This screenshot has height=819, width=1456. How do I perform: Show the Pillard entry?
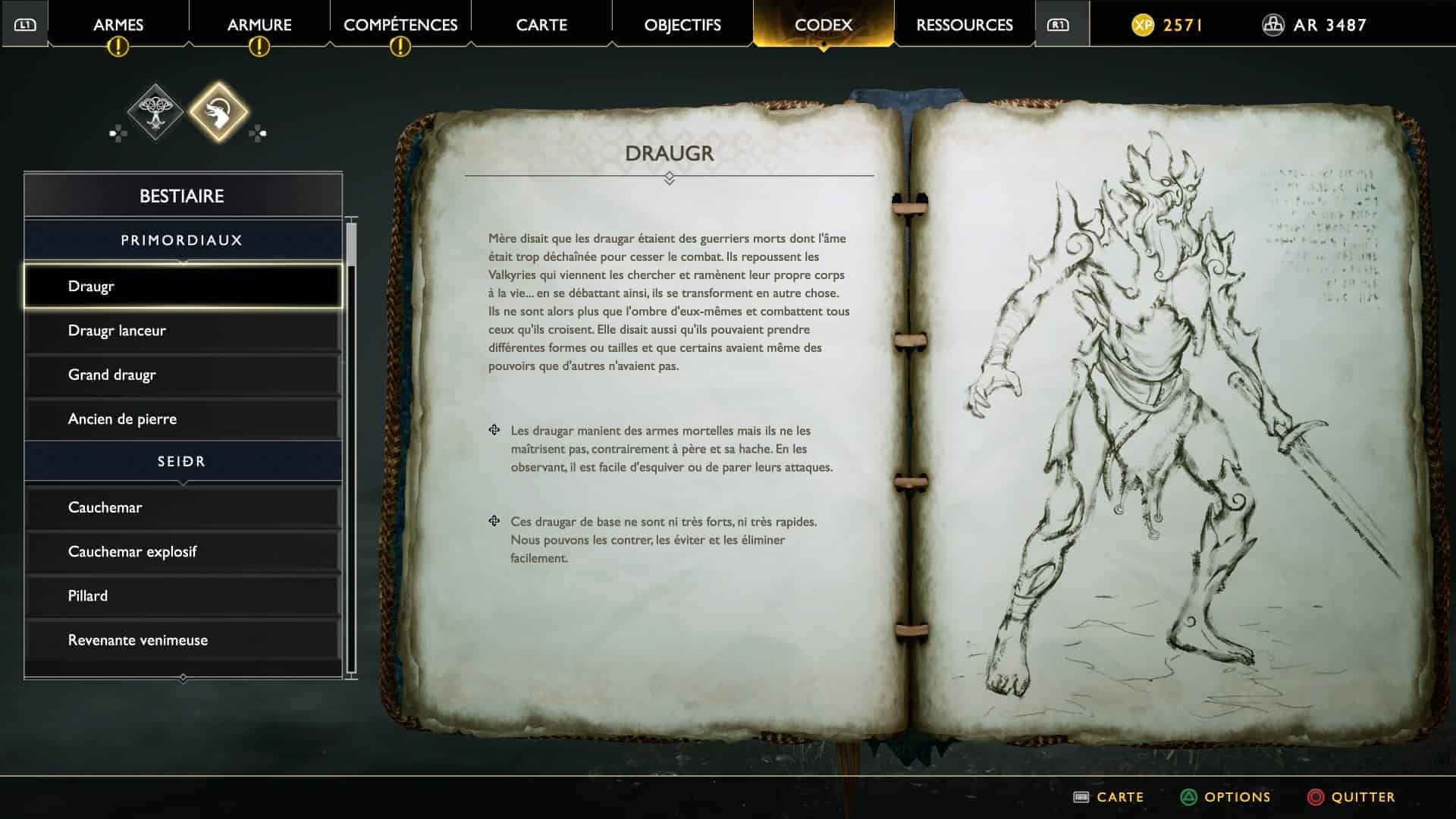tap(182, 596)
